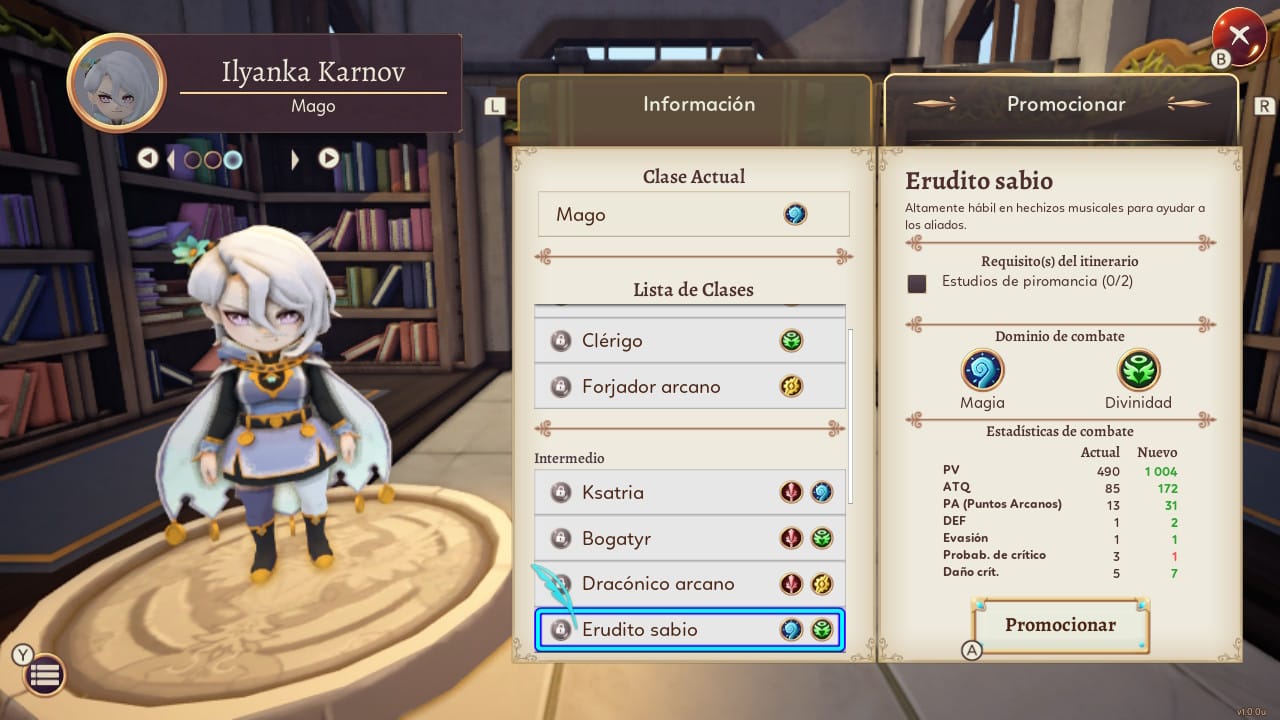
Task: Switch to the Información tab
Action: click(x=698, y=104)
